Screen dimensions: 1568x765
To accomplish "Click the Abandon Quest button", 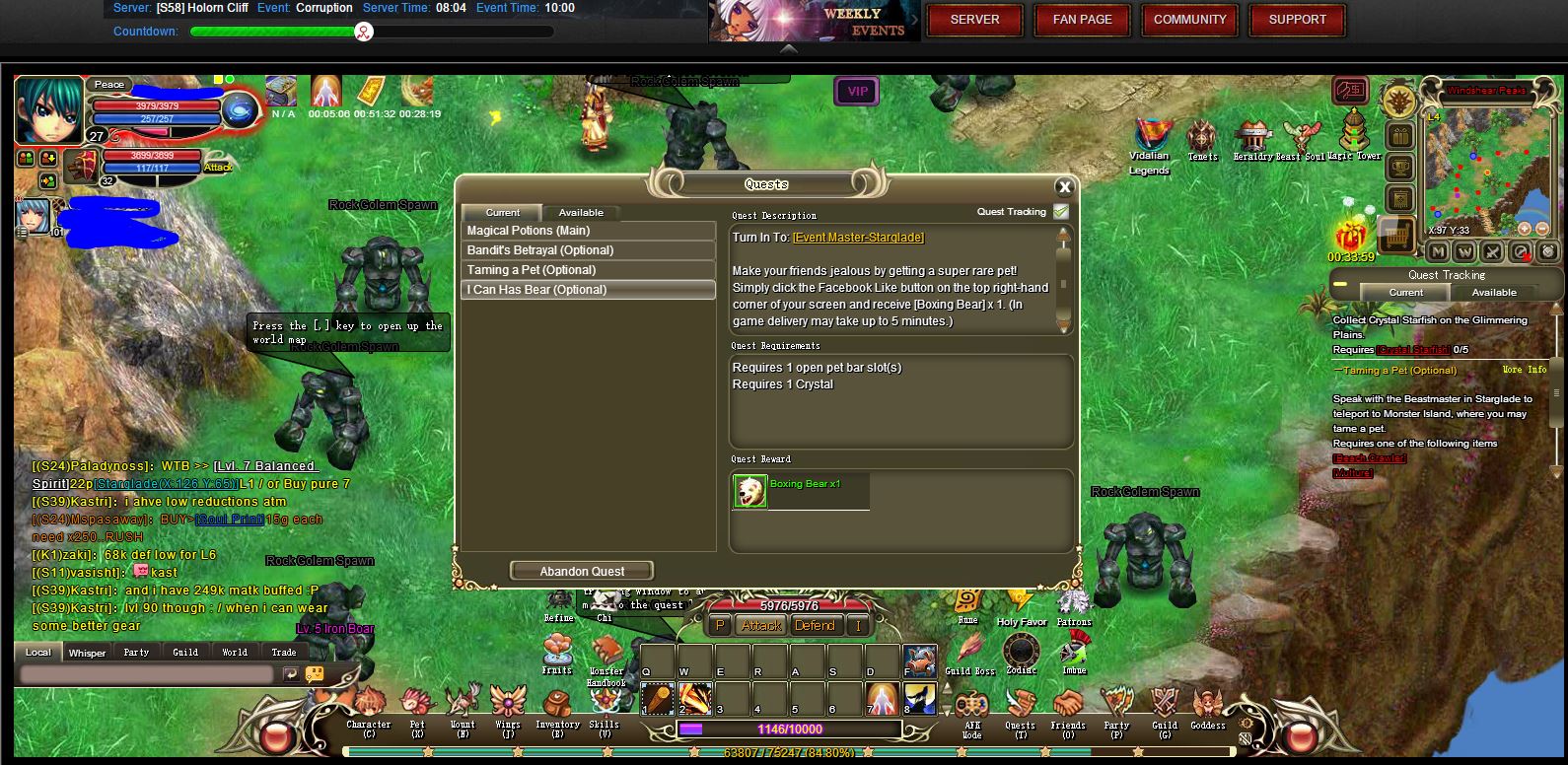I will click(x=582, y=572).
